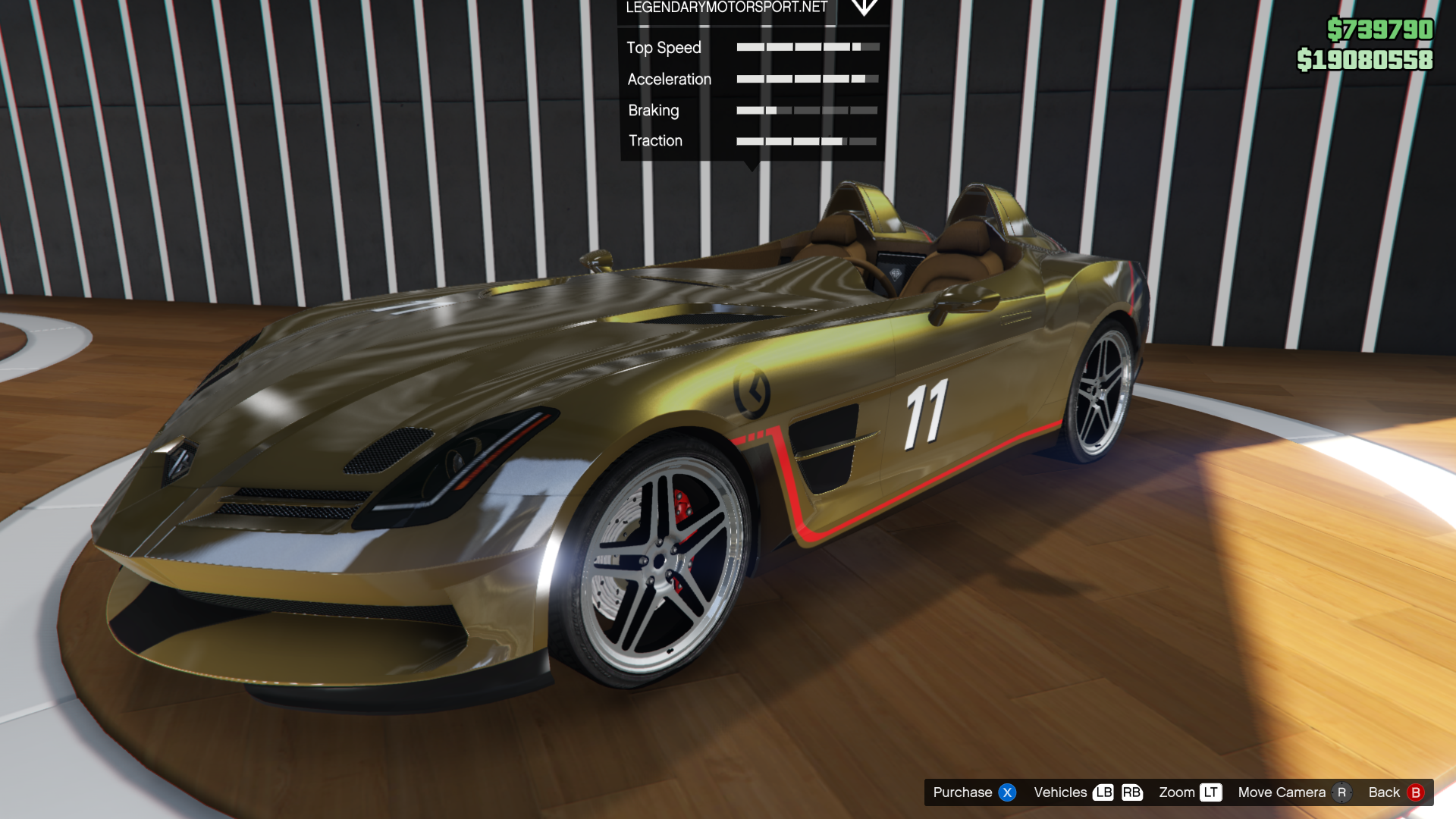Choose Purchase to buy this vehicle
The image size is (1456, 819).
(x=974, y=792)
